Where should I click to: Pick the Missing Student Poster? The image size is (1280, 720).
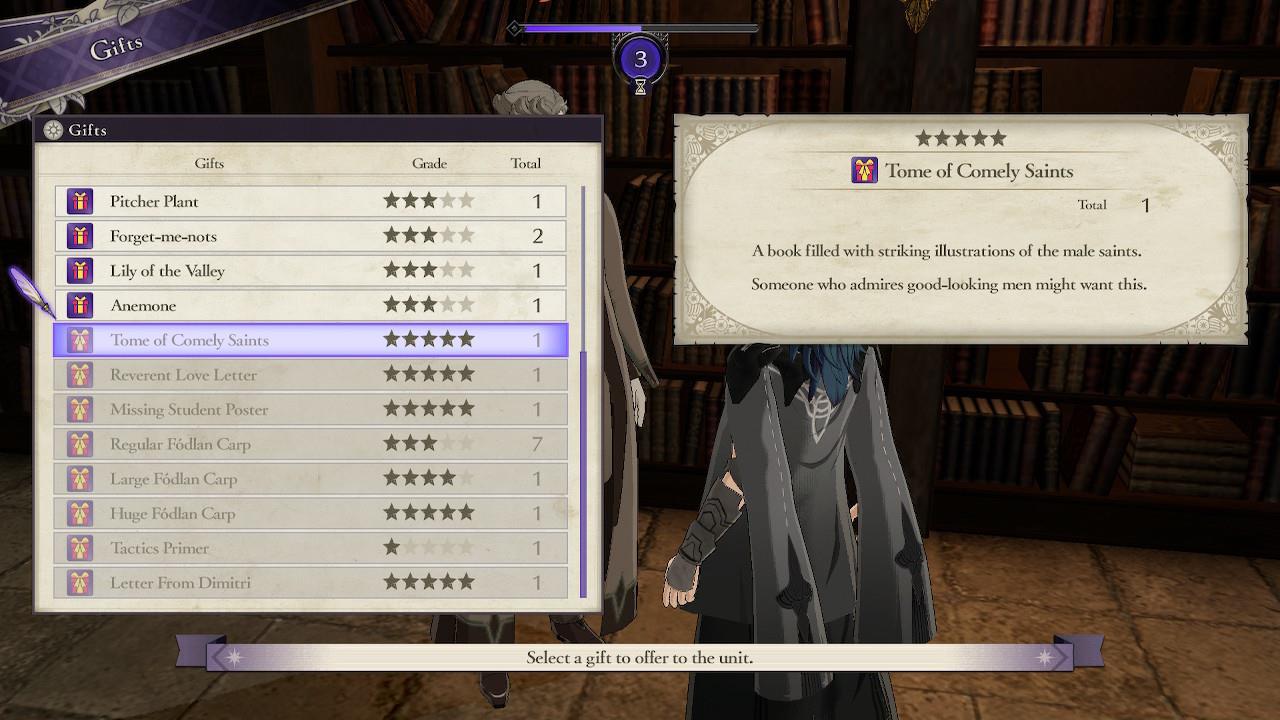pyautogui.click(x=310, y=409)
